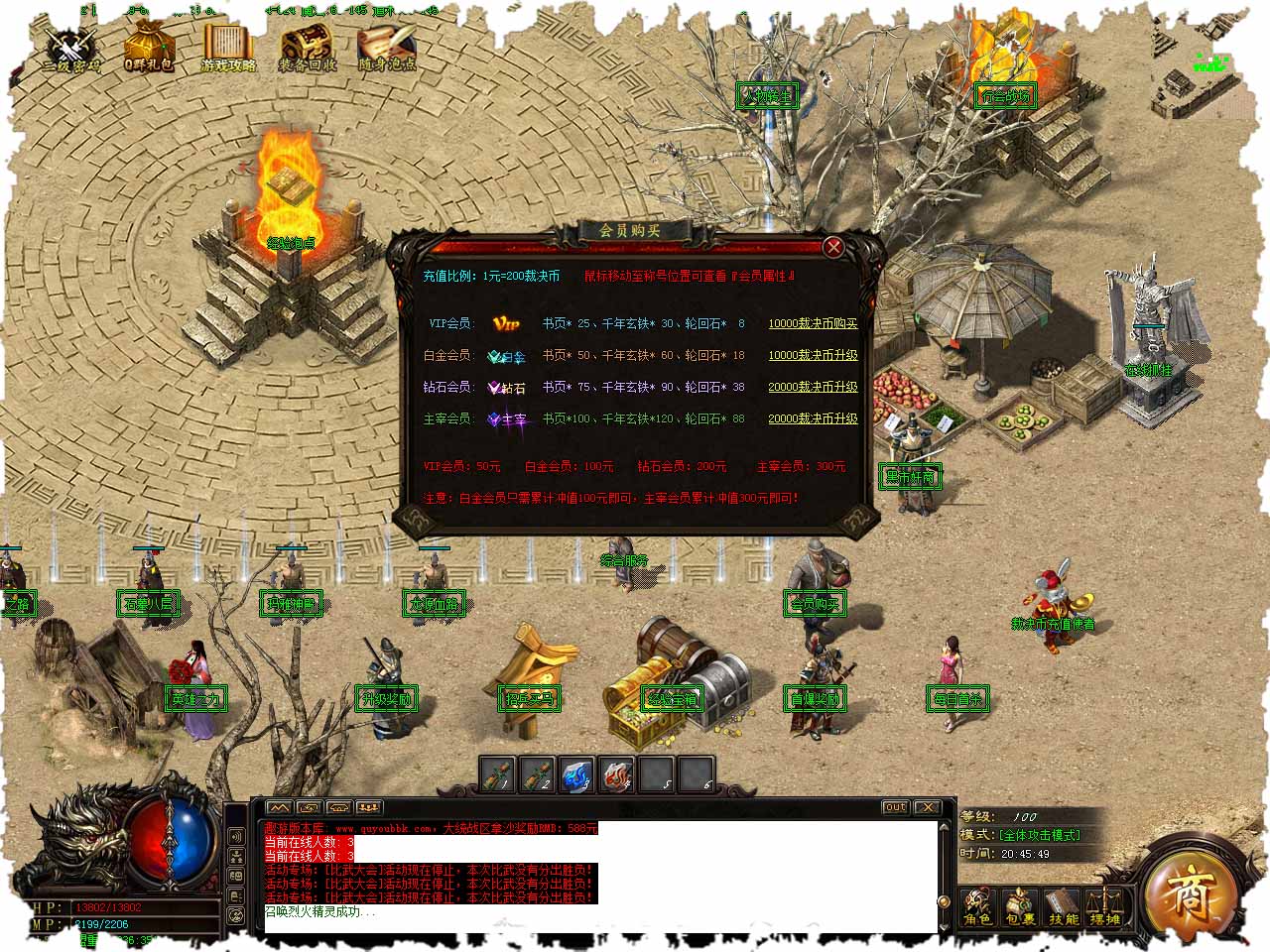
Task: Open 装备回收 equipment recycling chest
Action: (x=308, y=48)
